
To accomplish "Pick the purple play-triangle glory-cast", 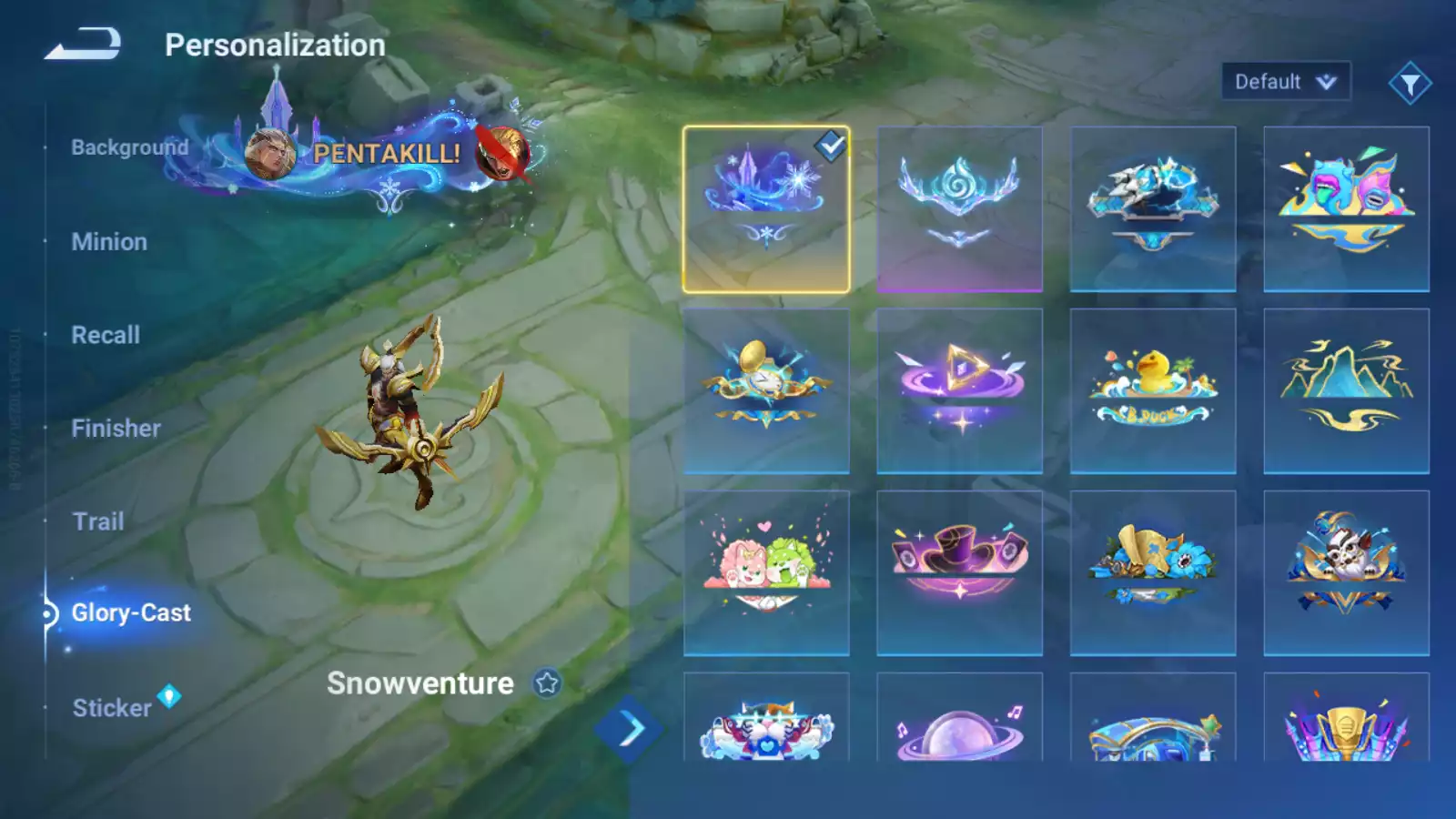I will (959, 391).
